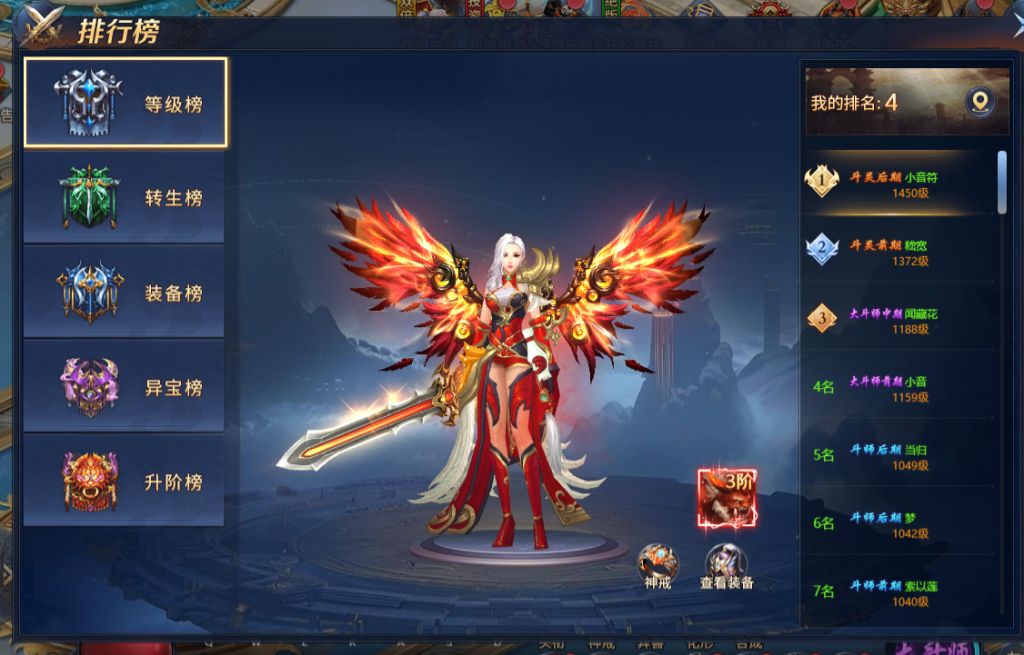This screenshot has width=1024, height=655.
Task: Select the 7名 row for player 索以莲
Action: pyautogui.click(x=895, y=592)
